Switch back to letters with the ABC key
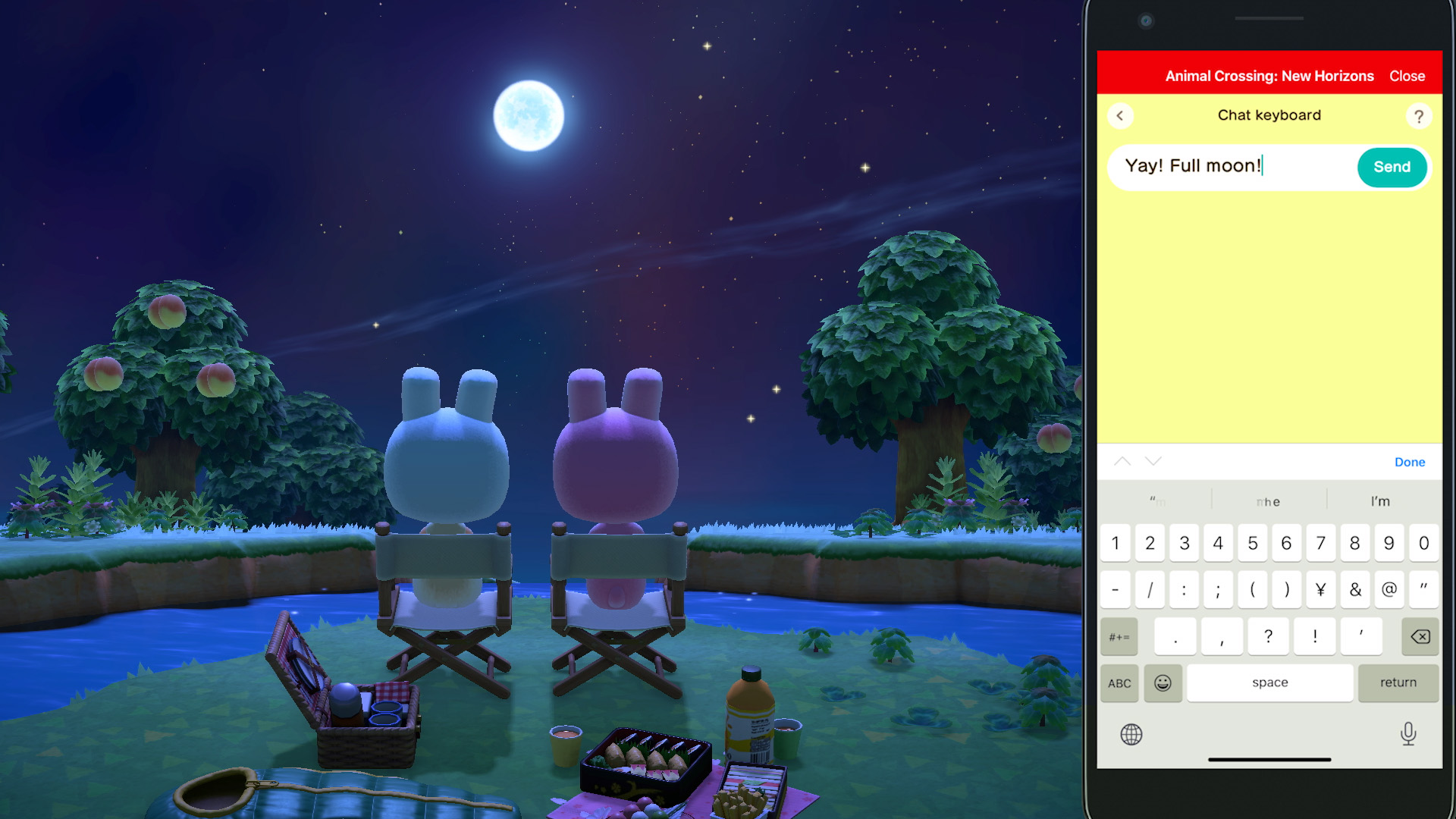1456x819 pixels. (1120, 683)
